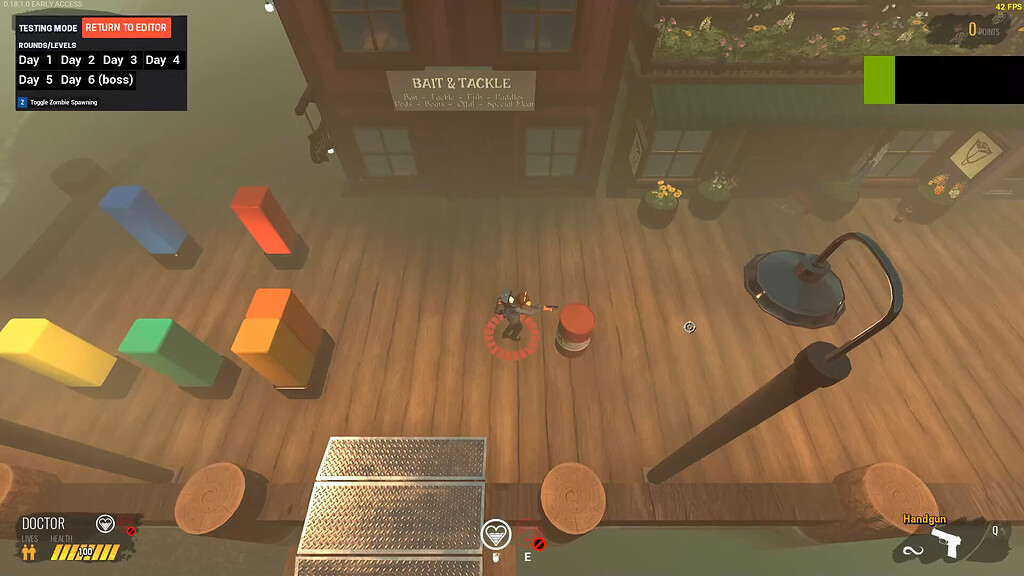Select Day 6 (boss) level
The width and height of the screenshot is (1024, 576).
96,80
